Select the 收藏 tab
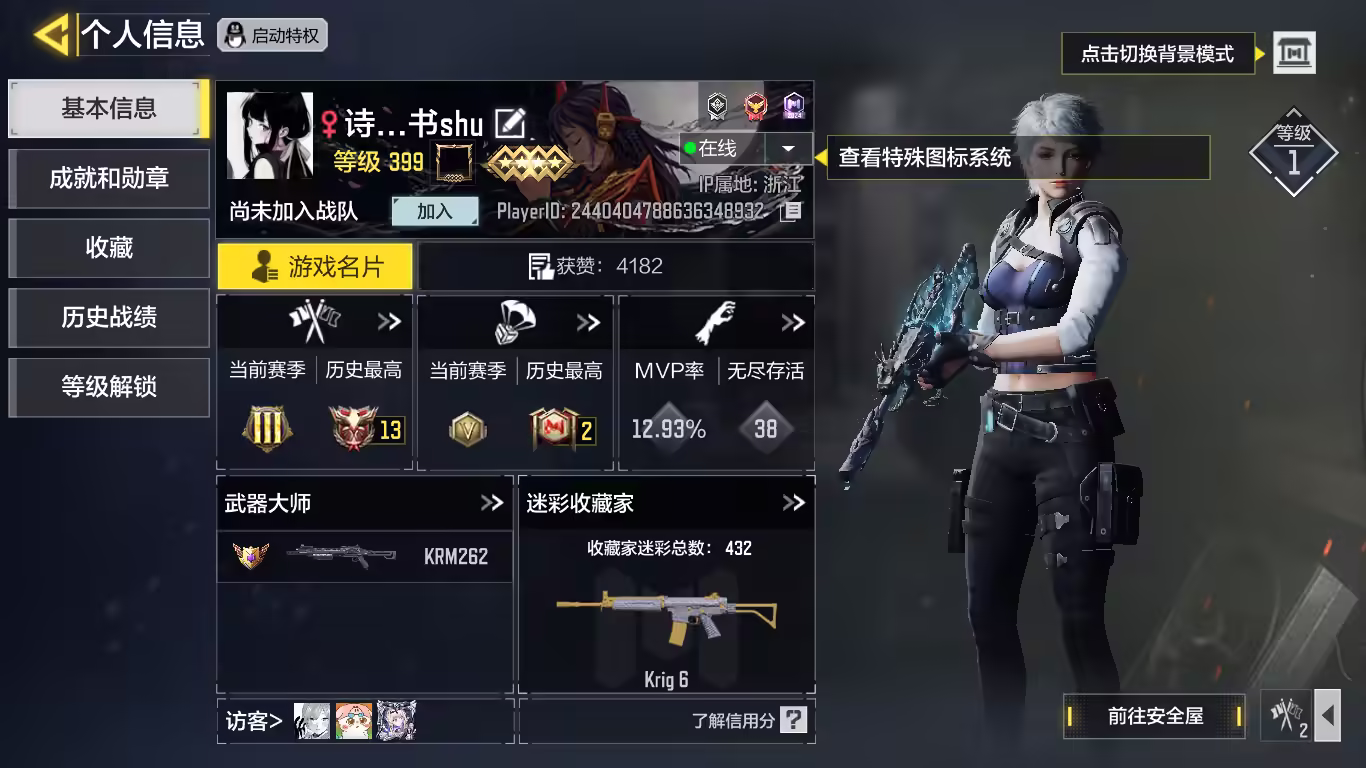Screen dimensions: 1366x768 108,248
